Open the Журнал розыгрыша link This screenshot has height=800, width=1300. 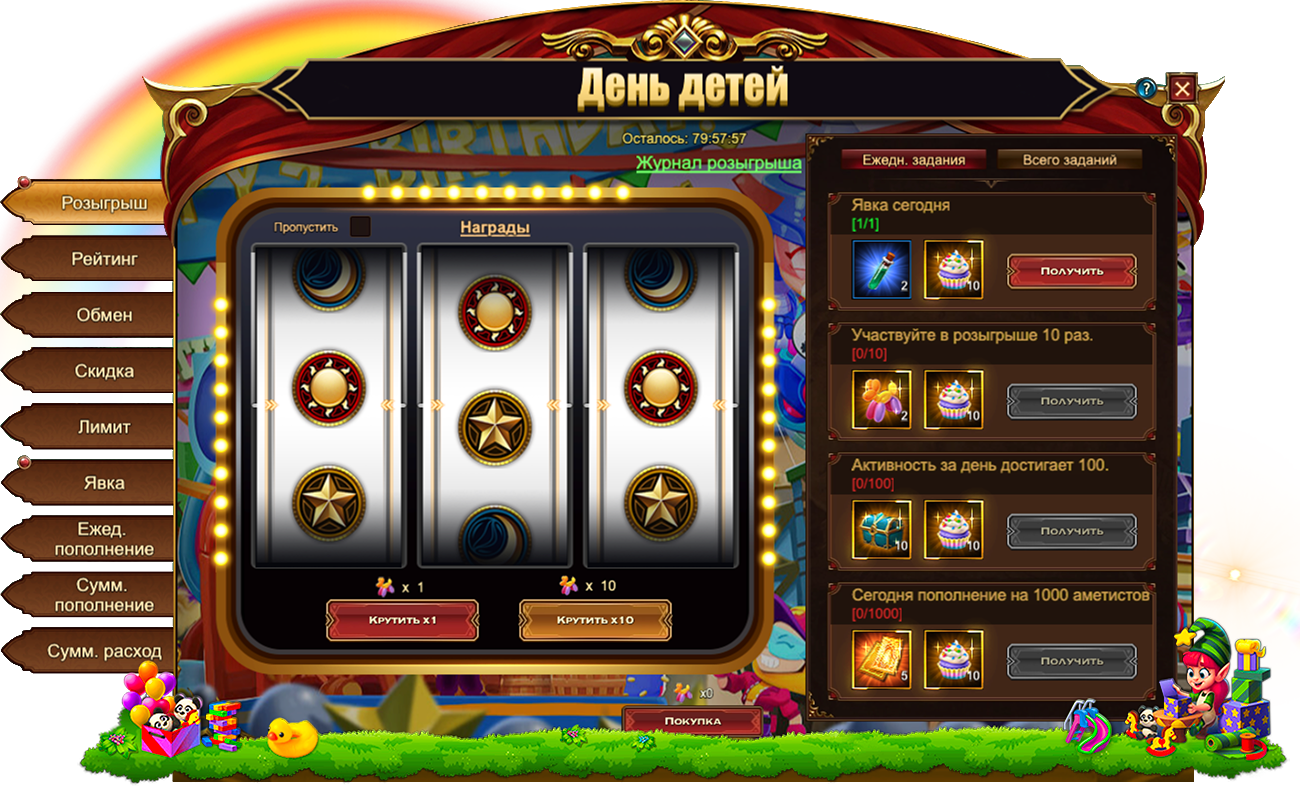(x=718, y=162)
